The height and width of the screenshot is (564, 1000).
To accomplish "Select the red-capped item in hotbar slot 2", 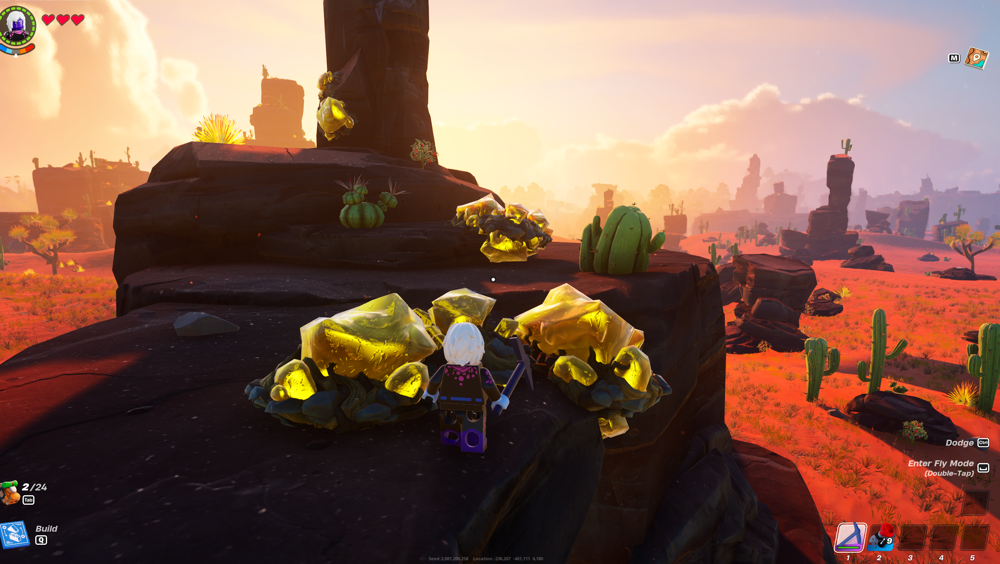I will pyautogui.click(x=881, y=537).
